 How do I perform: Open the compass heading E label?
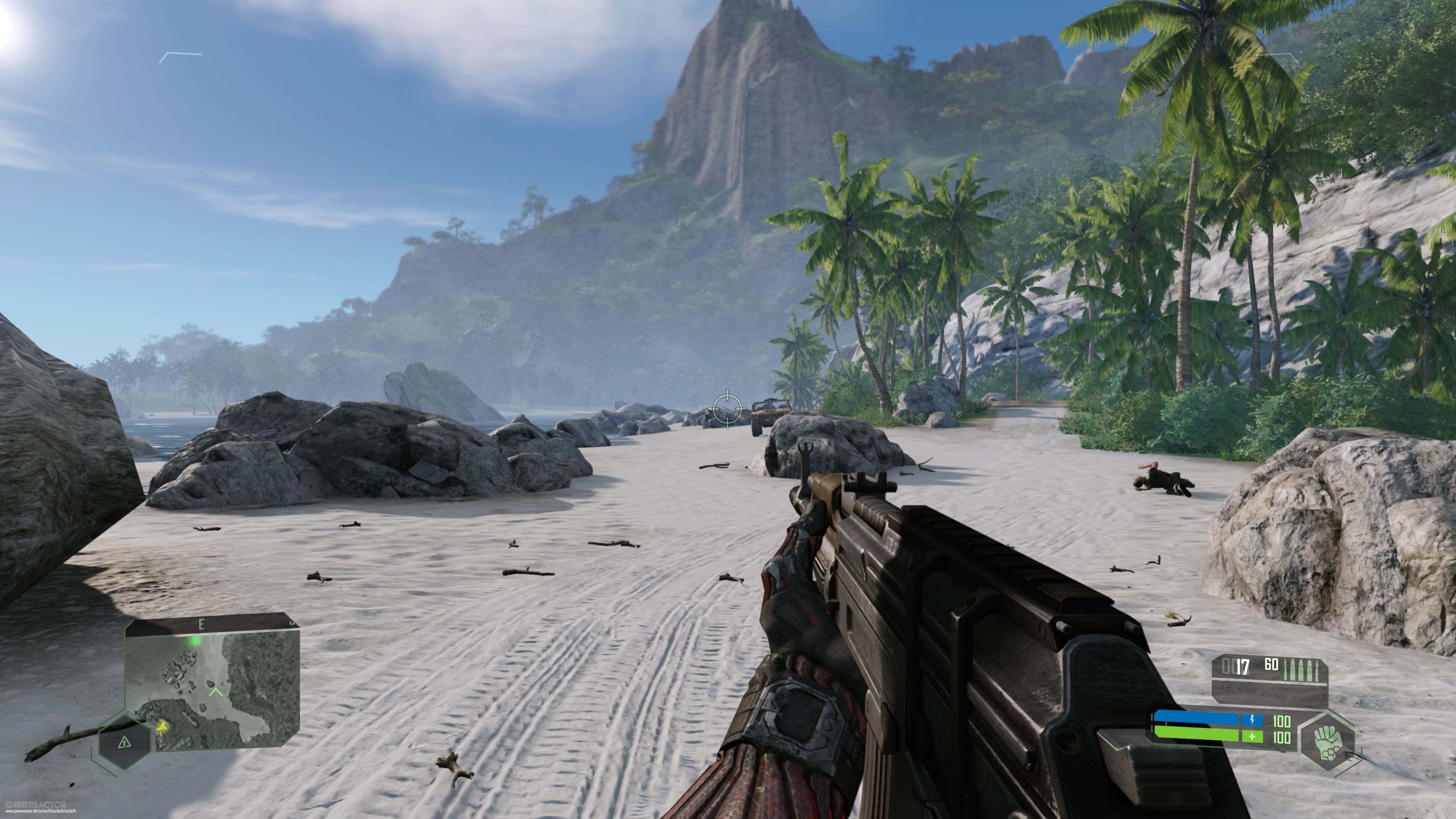pyautogui.click(x=202, y=624)
